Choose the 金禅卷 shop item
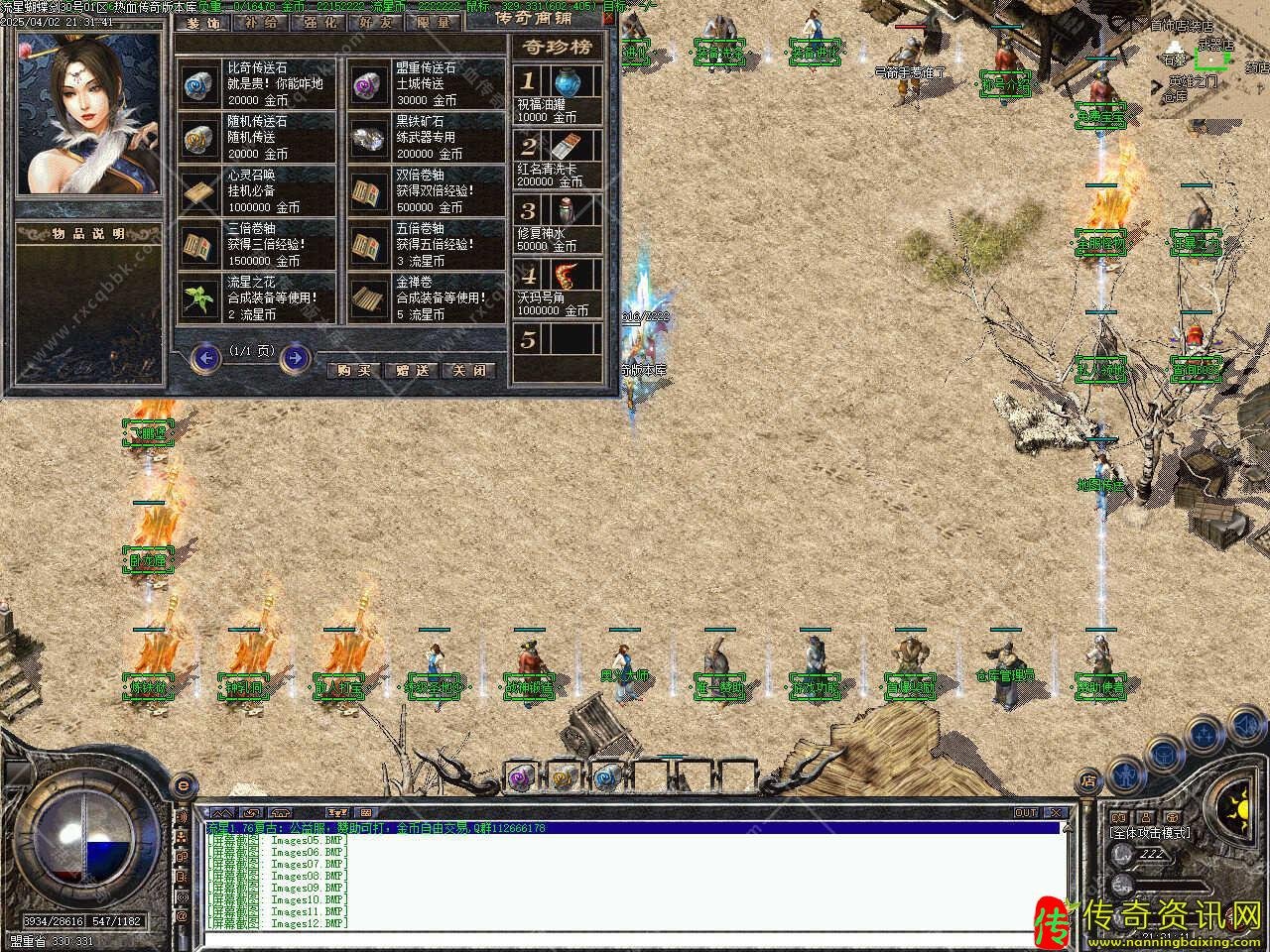Image resolution: width=1270 pixels, height=952 pixels. (x=426, y=298)
